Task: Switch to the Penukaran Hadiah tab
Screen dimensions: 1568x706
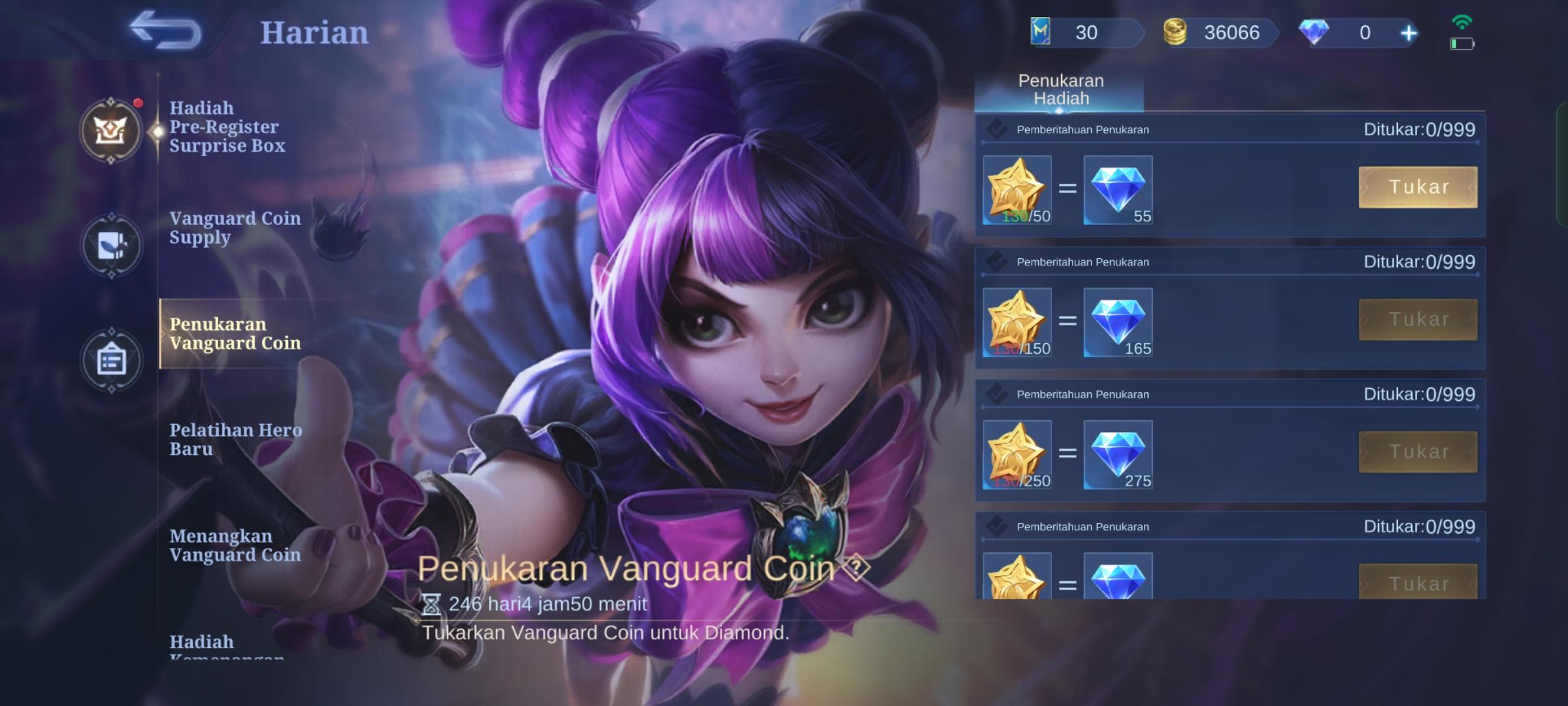Action: tap(1060, 90)
